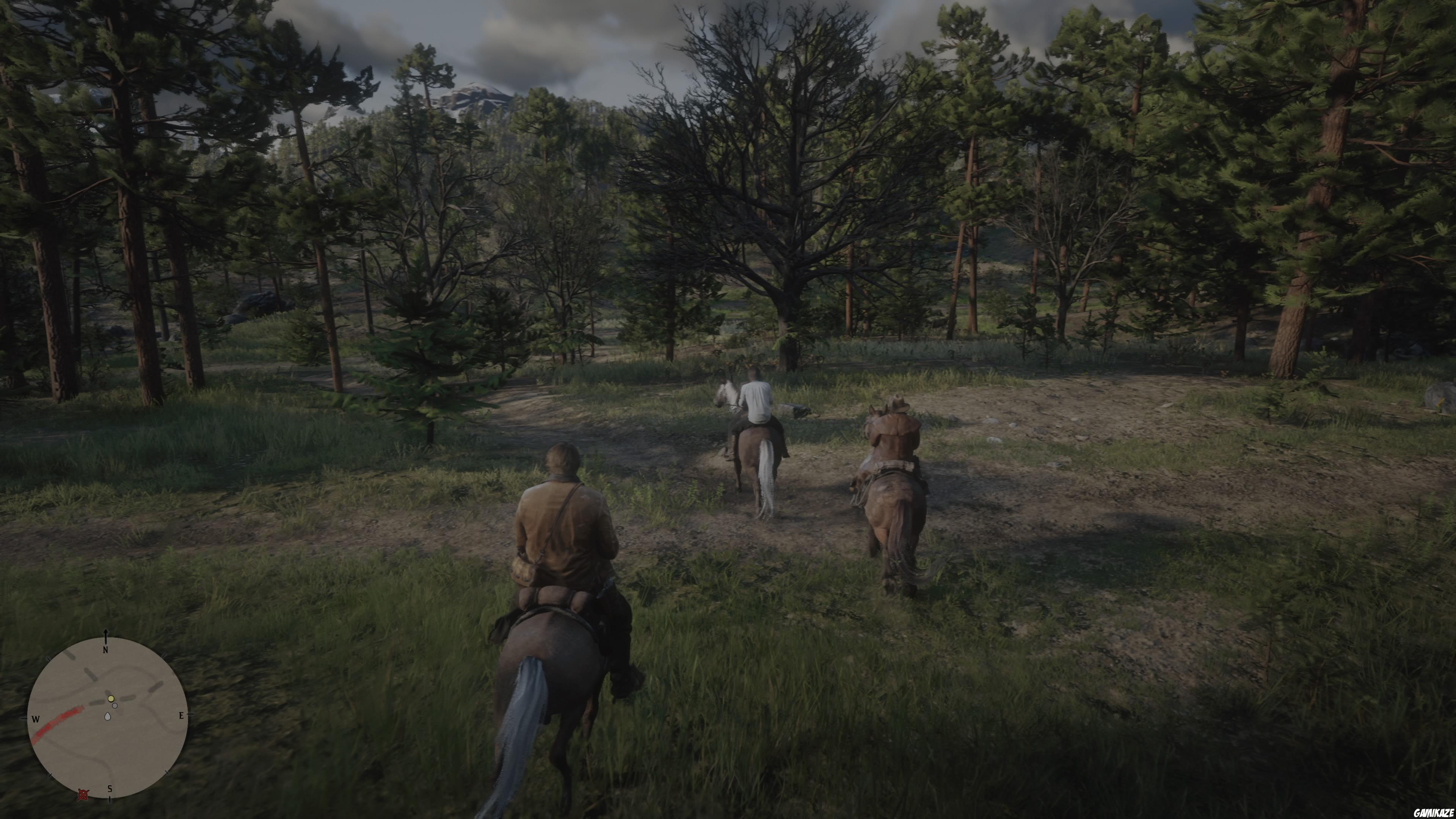Click the compass letter N on the minimap
Viewport: 1456px width, 819px height.
coord(106,650)
